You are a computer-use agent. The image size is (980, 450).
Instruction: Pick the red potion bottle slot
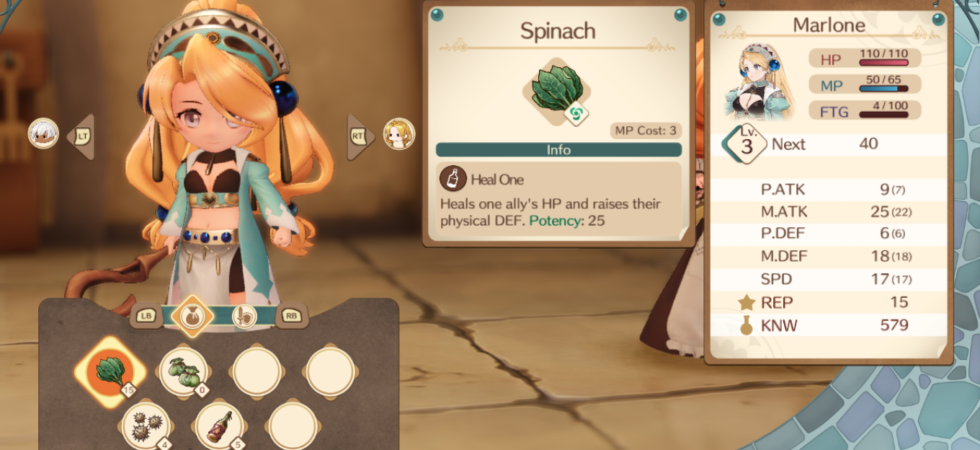pyautogui.click(x=219, y=424)
